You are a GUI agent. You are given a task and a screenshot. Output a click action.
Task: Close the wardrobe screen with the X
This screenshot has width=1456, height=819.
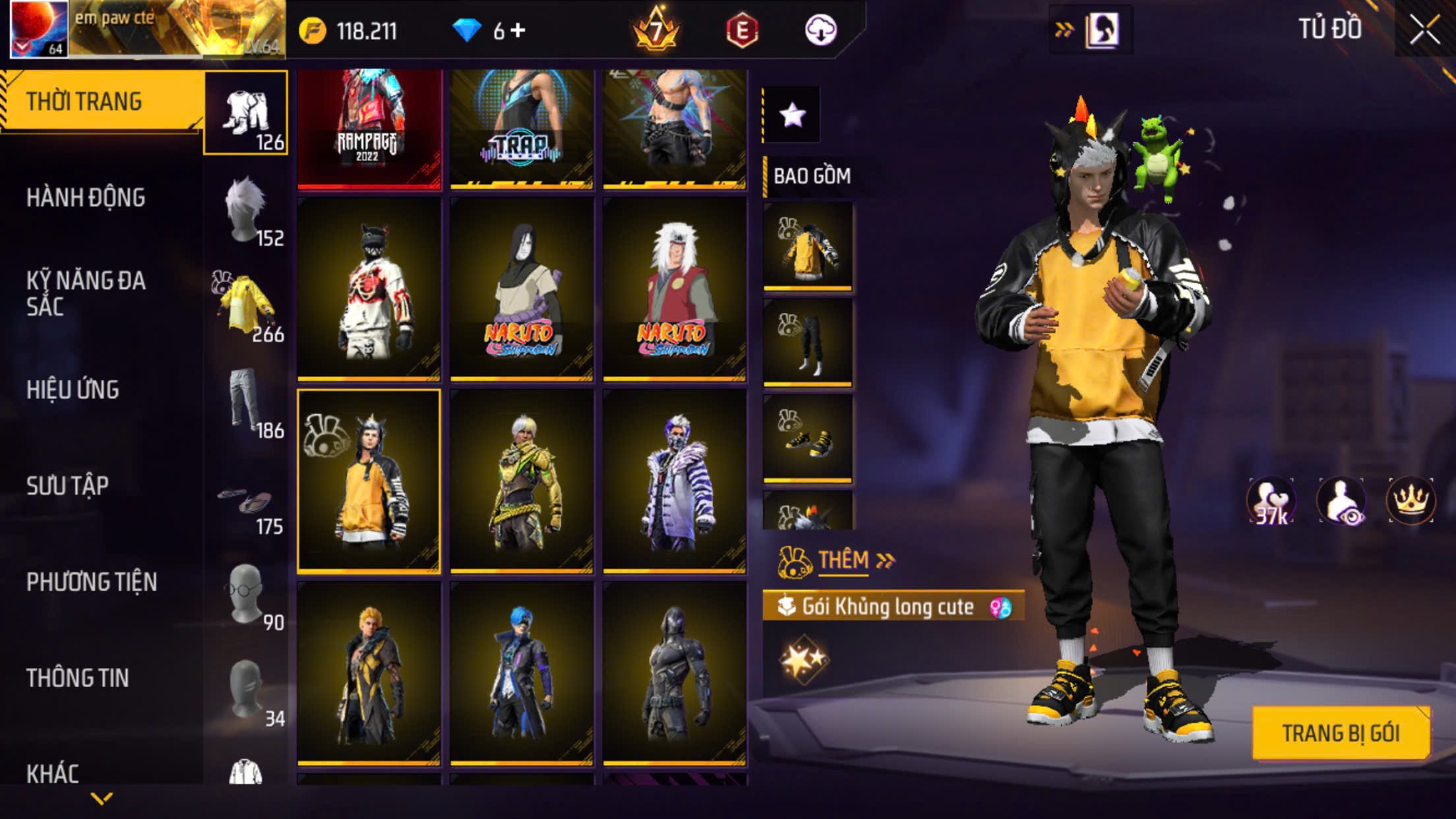coord(1424,30)
